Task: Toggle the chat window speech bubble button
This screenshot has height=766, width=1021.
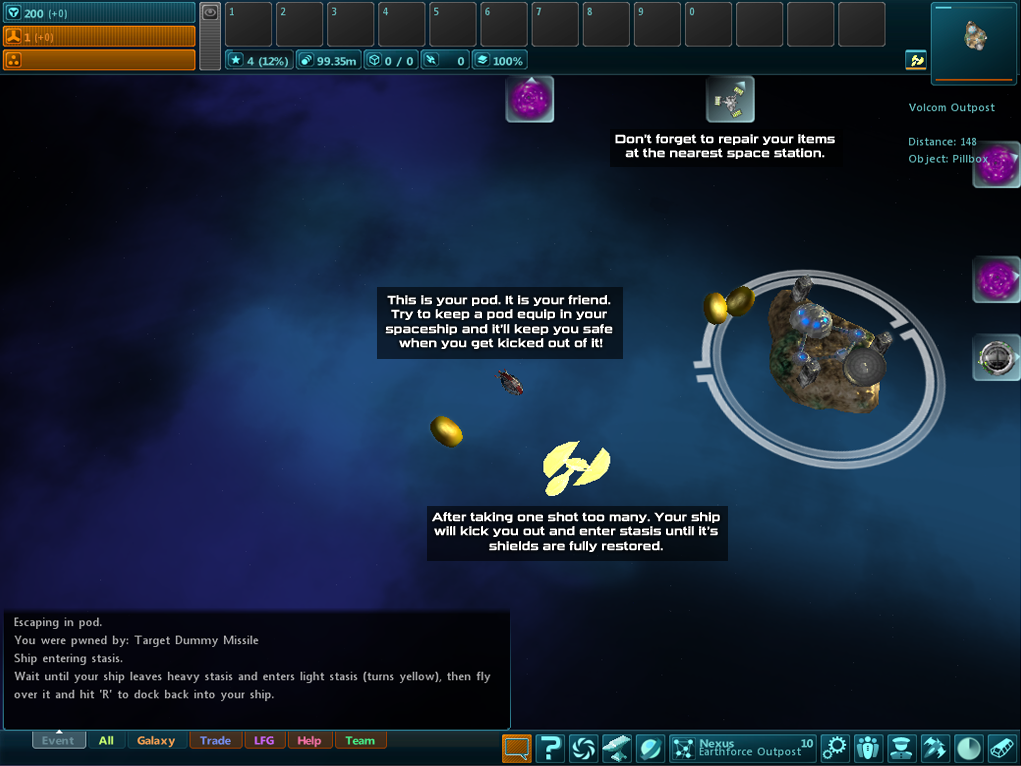Action: pyautogui.click(x=516, y=748)
